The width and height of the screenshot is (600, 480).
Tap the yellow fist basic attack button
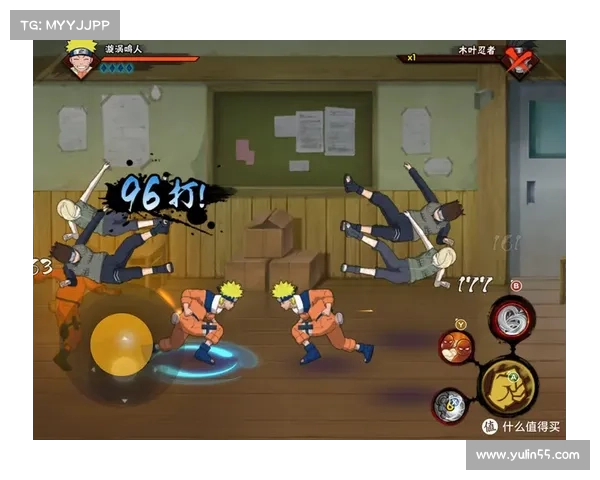pos(508,386)
